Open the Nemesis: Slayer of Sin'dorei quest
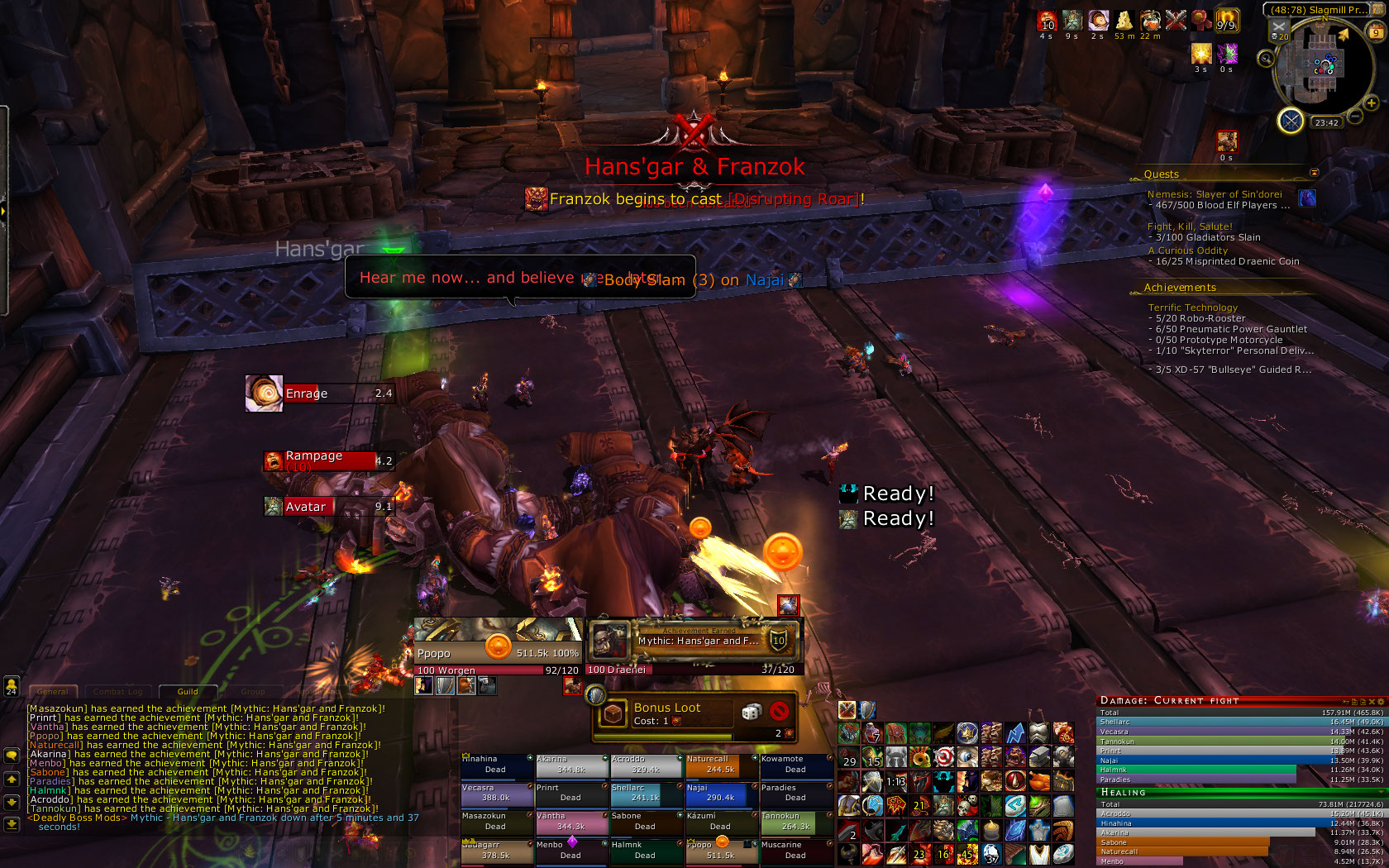This screenshot has height=868, width=1389. [1214, 194]
